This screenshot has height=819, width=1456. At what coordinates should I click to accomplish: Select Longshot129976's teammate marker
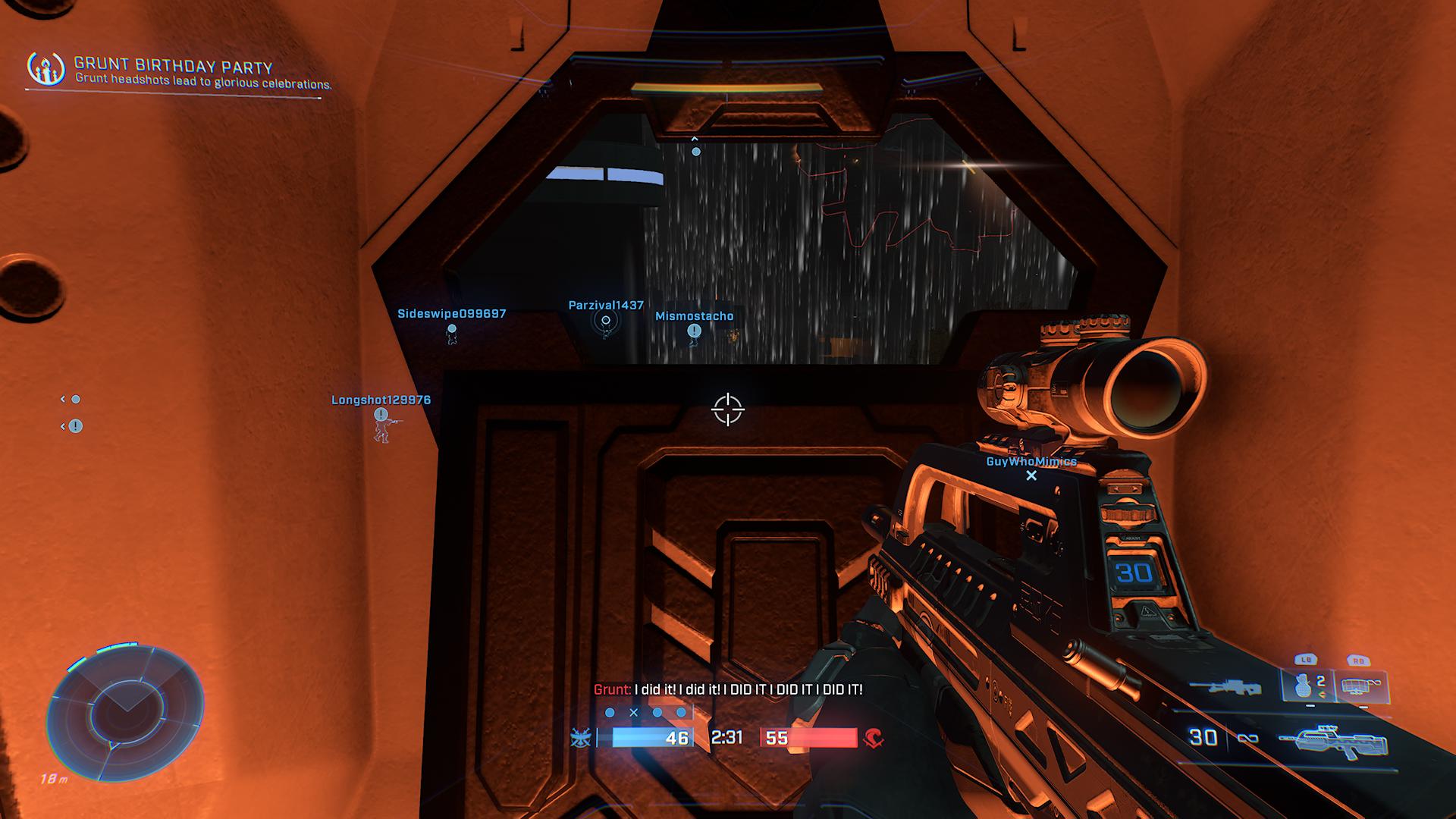pos(381,415)
